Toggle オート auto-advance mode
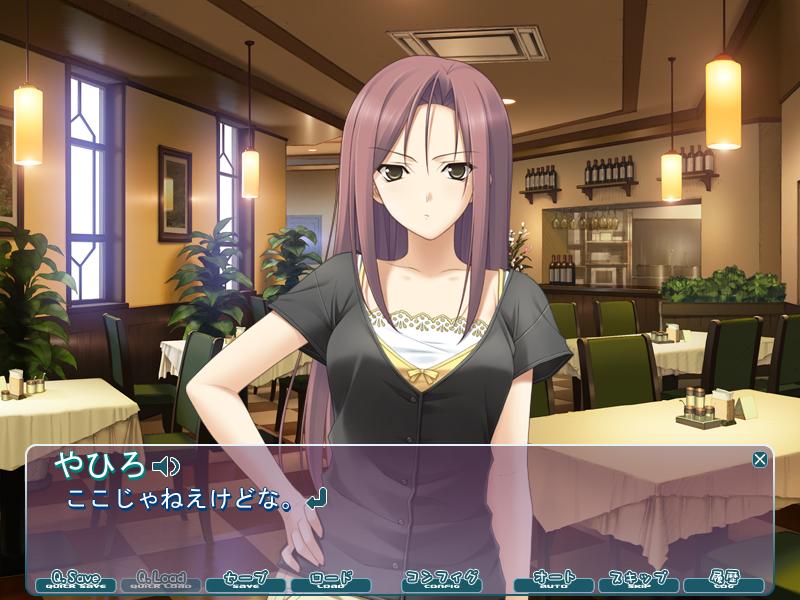 [554, 580]
